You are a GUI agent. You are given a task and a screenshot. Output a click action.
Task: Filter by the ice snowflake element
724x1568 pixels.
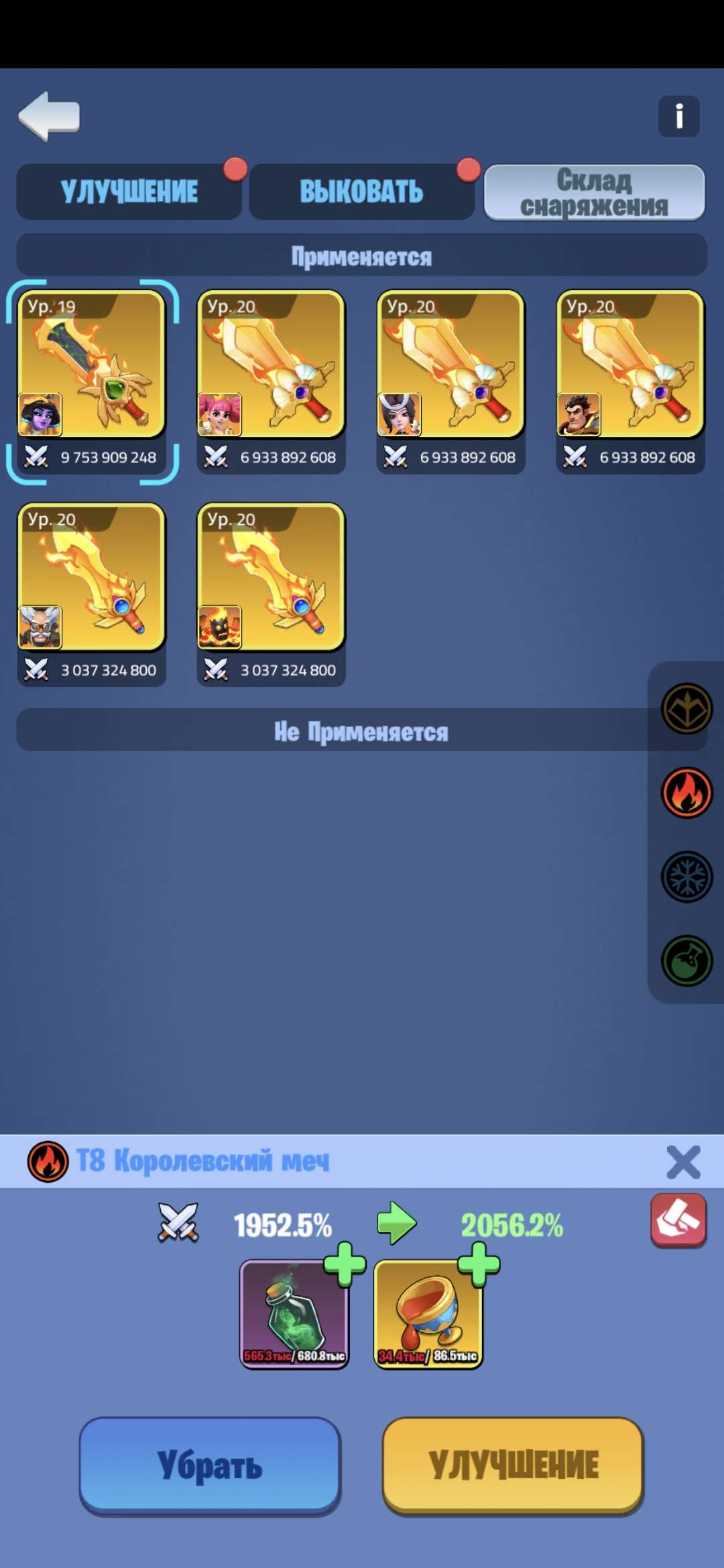pos(686,876)
